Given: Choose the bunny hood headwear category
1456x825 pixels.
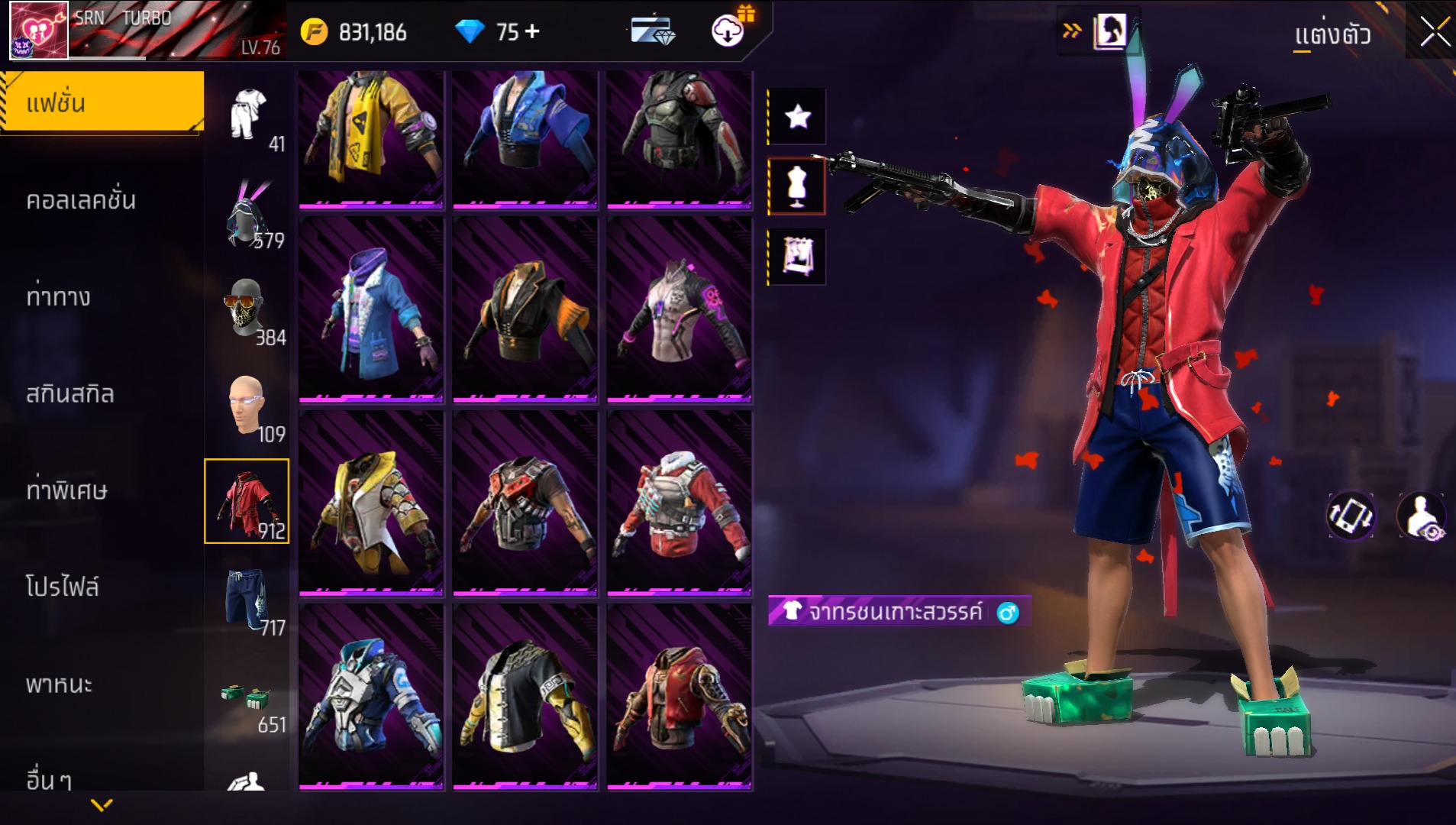Looking at the screenshot, I should [x=247, y=215].
